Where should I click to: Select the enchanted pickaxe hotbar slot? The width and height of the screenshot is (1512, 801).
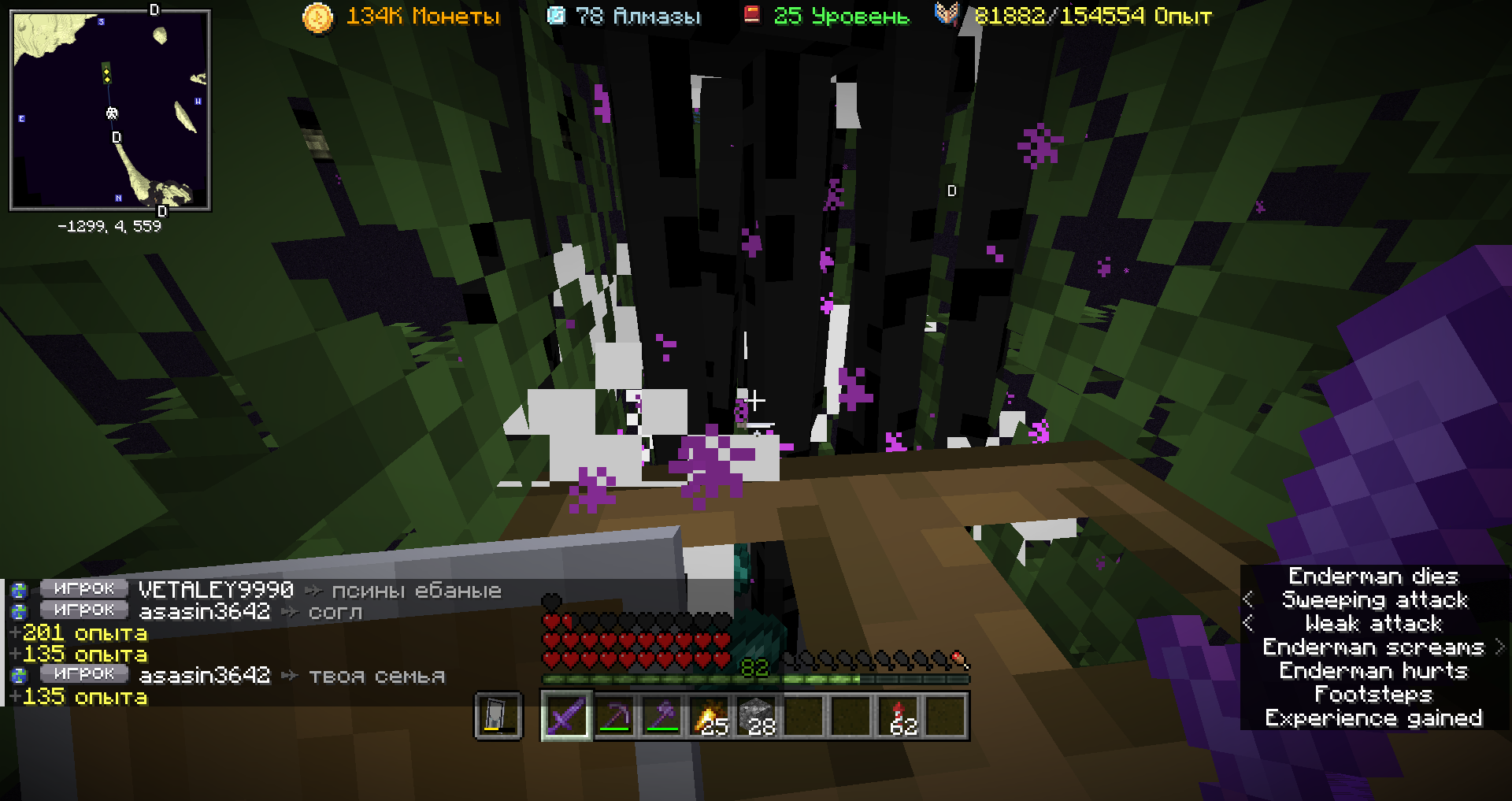click(614, 716)
